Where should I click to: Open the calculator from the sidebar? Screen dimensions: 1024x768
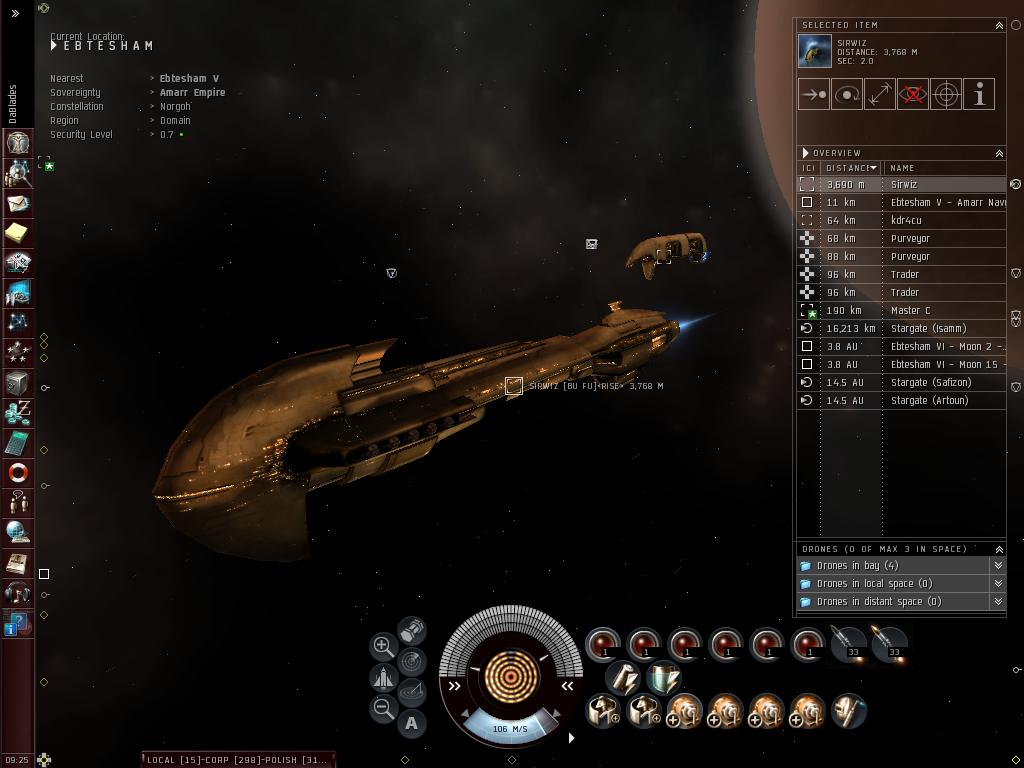click(x=17, y=443)
